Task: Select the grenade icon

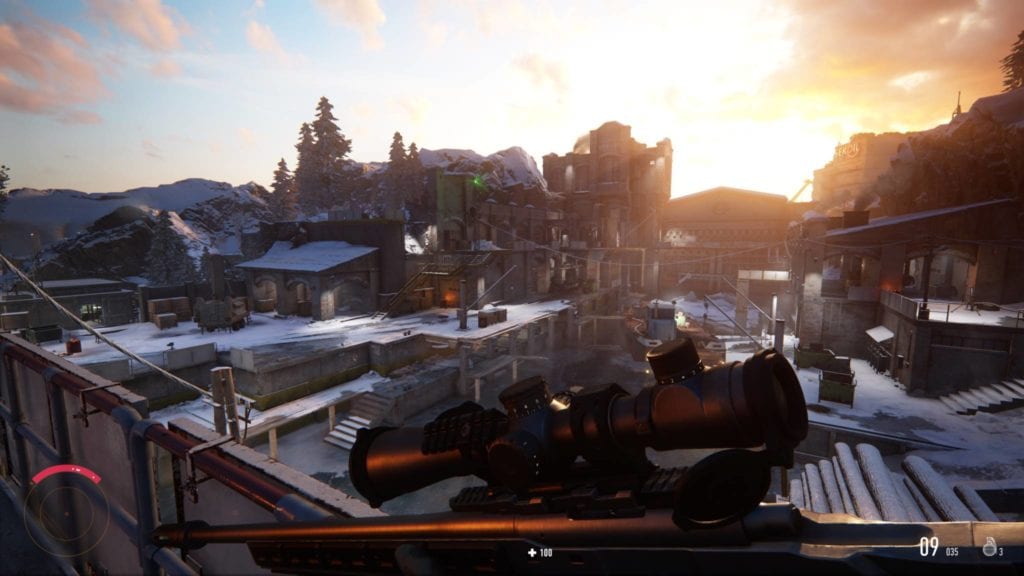Action: coord(988,546)
